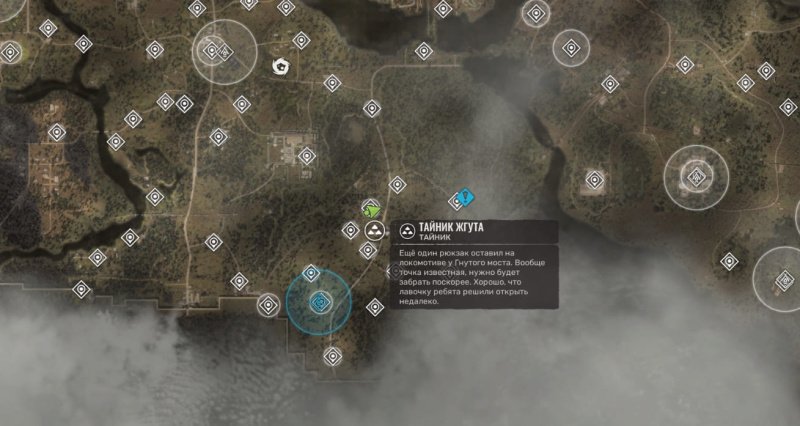The image size is (800, 426).
Task: Select the marker inside the blue circle
Action: pos(320,302)
